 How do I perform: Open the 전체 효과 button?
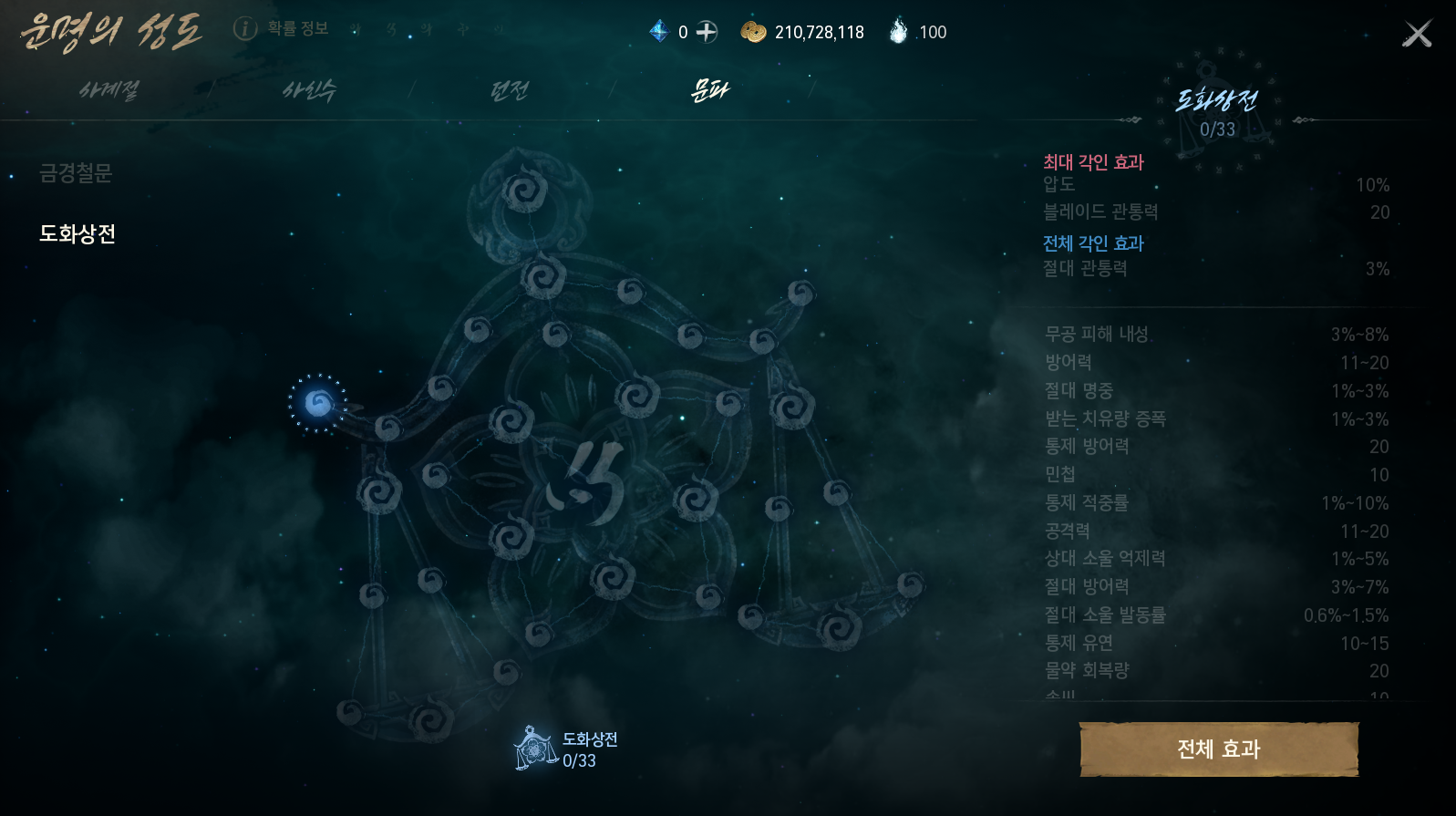click(1218, 749)
